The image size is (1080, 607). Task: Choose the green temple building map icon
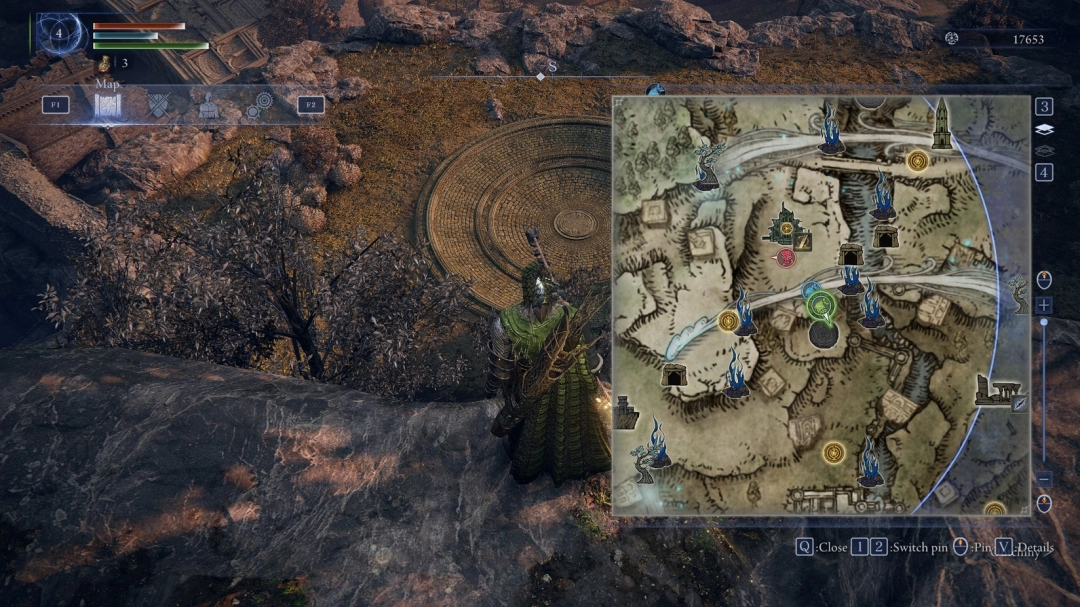pos(786,227)
